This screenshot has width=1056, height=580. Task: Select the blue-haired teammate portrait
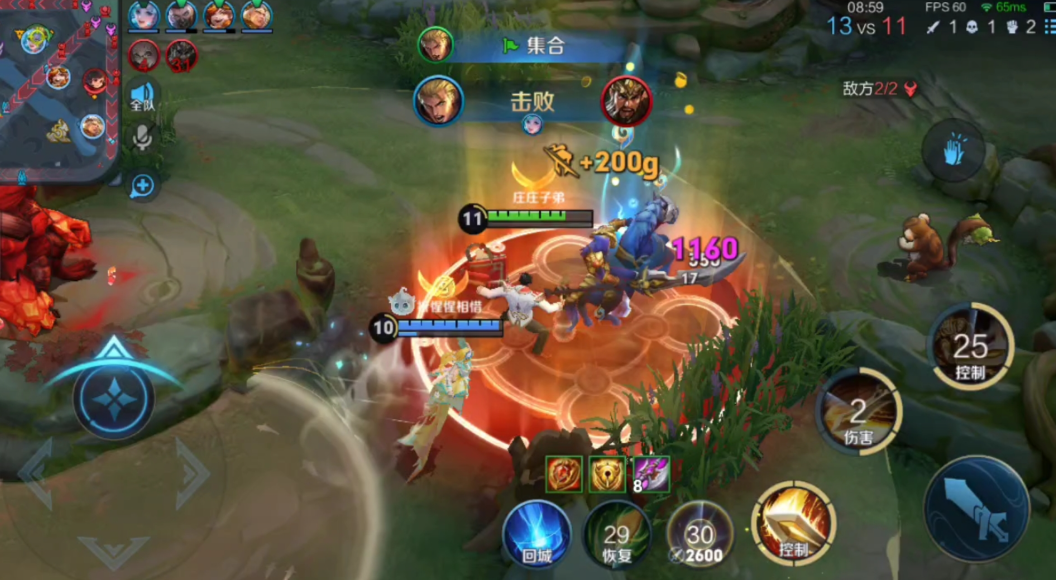click(144, 16)
